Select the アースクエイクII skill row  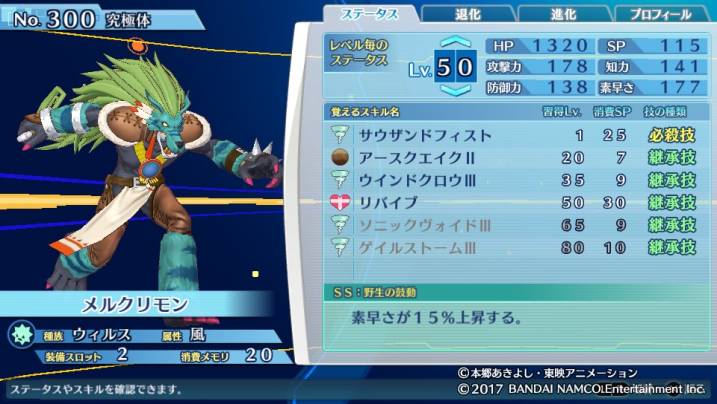pos(512,158)
